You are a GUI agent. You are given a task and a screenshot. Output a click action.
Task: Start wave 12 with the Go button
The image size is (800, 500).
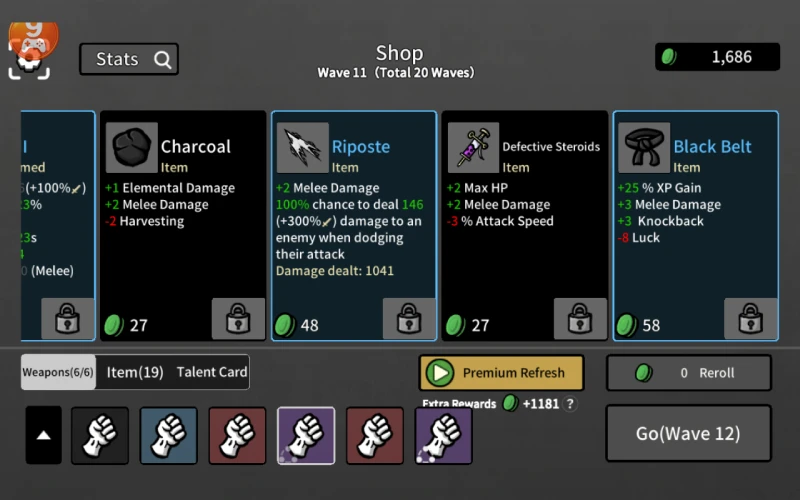(688, 434)
